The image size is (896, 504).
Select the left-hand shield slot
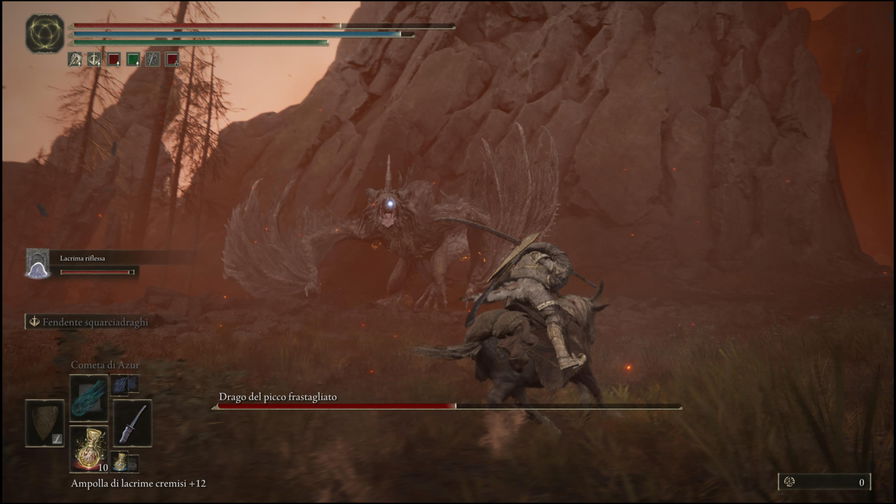[44, 422]
